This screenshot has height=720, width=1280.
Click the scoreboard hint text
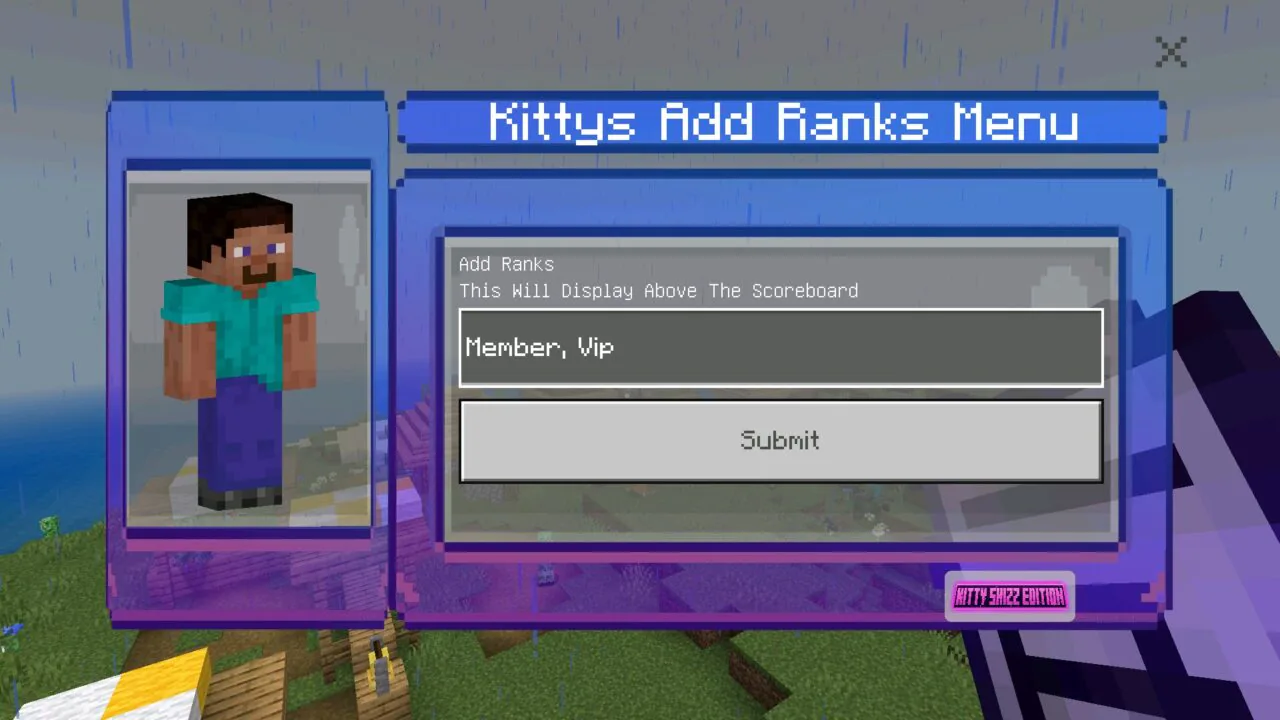pyautogui.click(x=658, y=291)
